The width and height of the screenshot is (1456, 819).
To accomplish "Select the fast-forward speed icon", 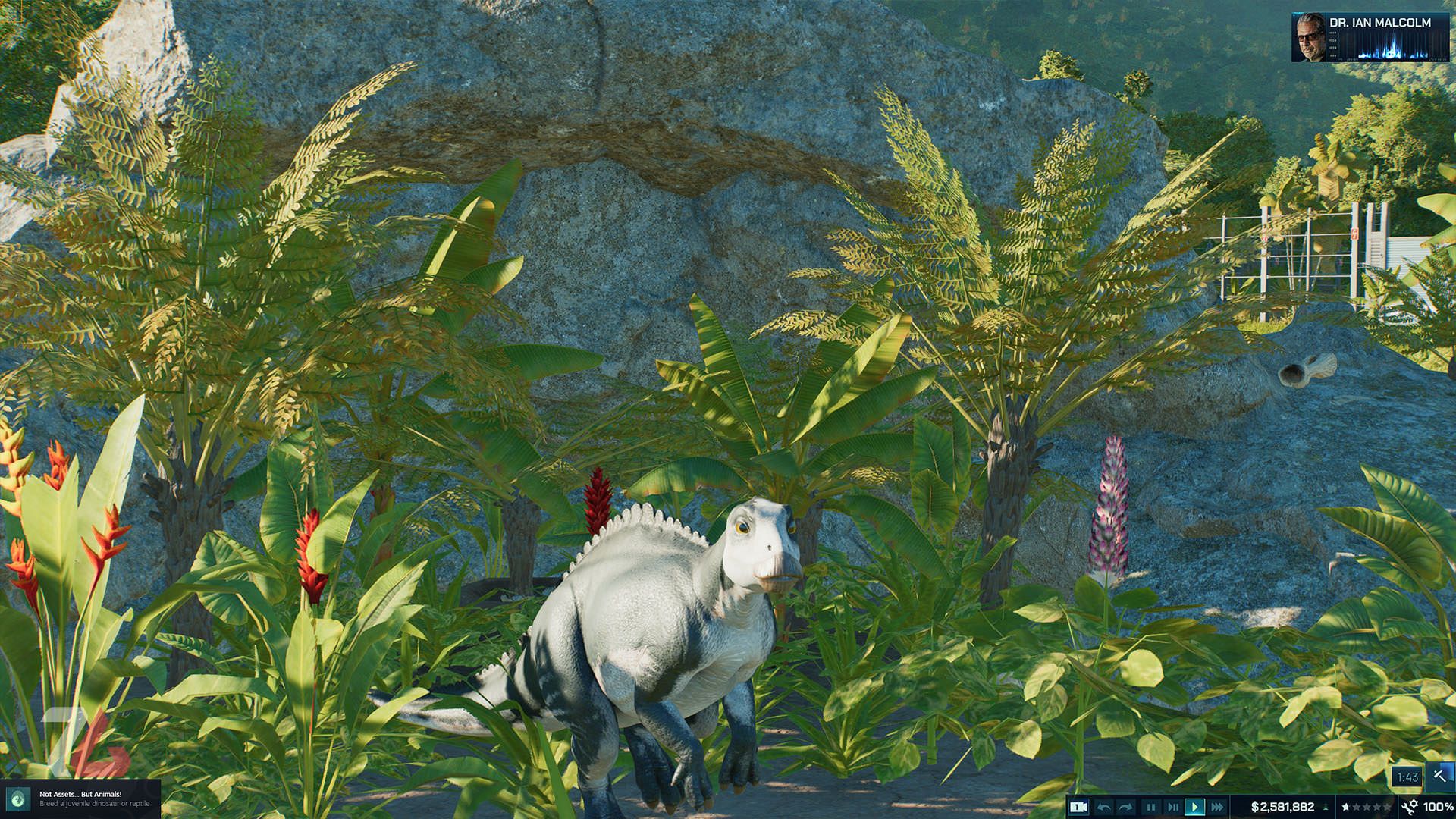I will (1216, 807).
